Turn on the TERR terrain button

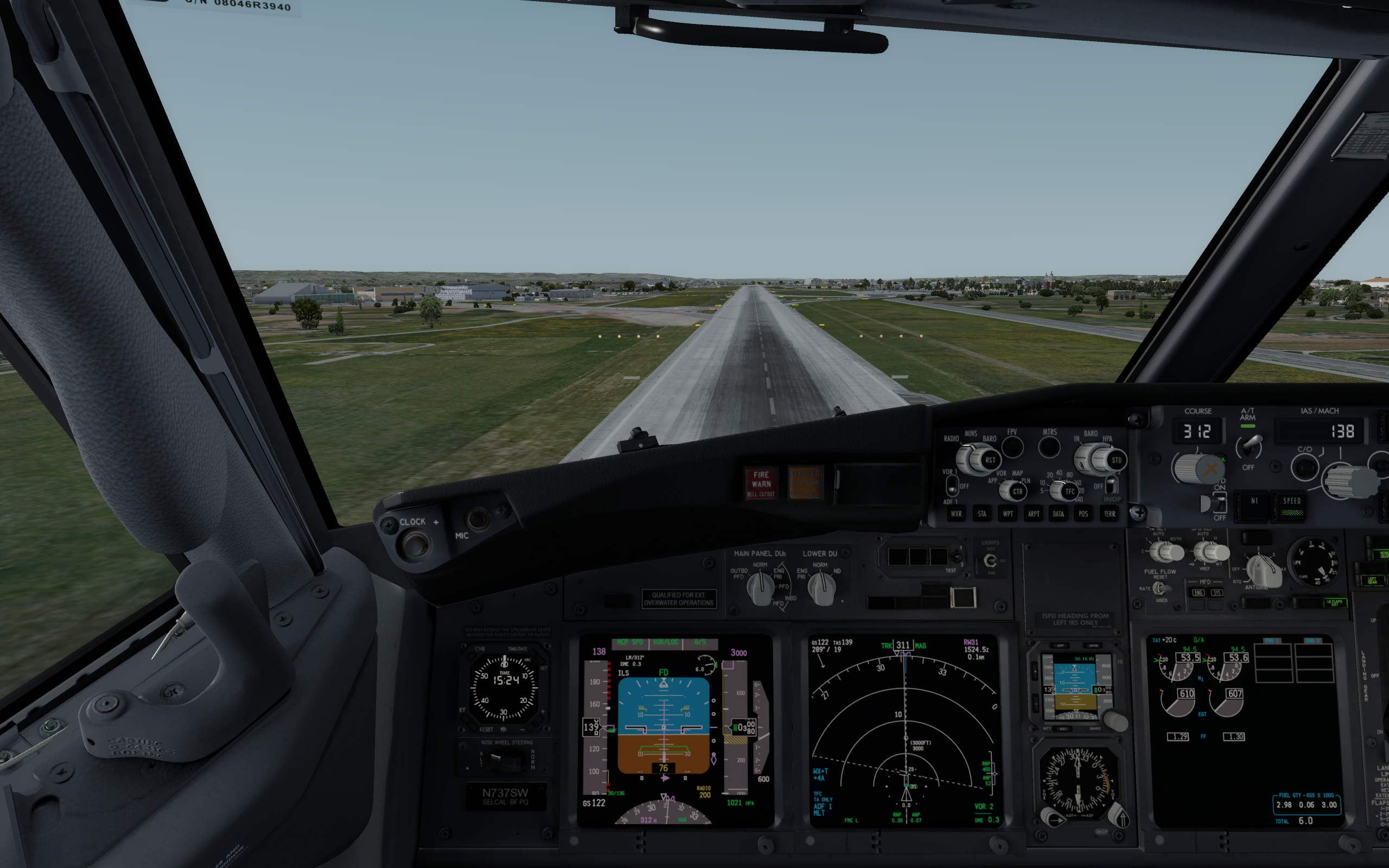tap(1110, 514)
